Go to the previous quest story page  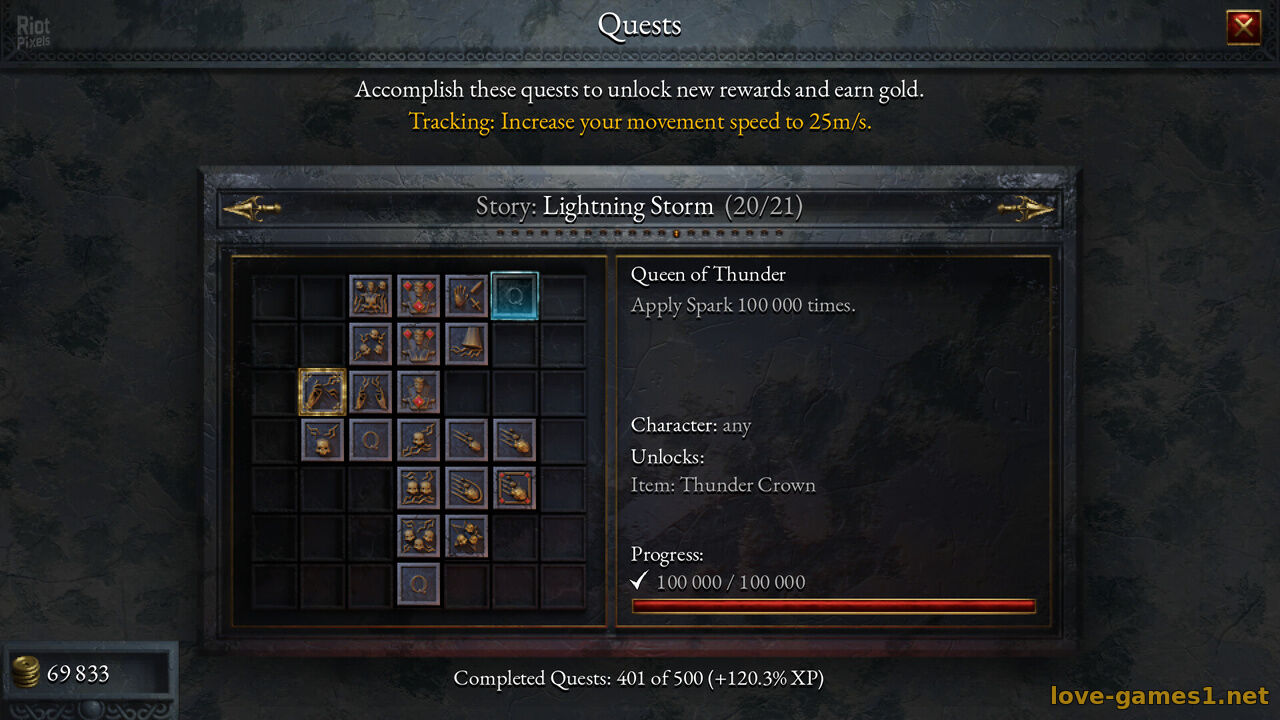(x=251, y=208)
